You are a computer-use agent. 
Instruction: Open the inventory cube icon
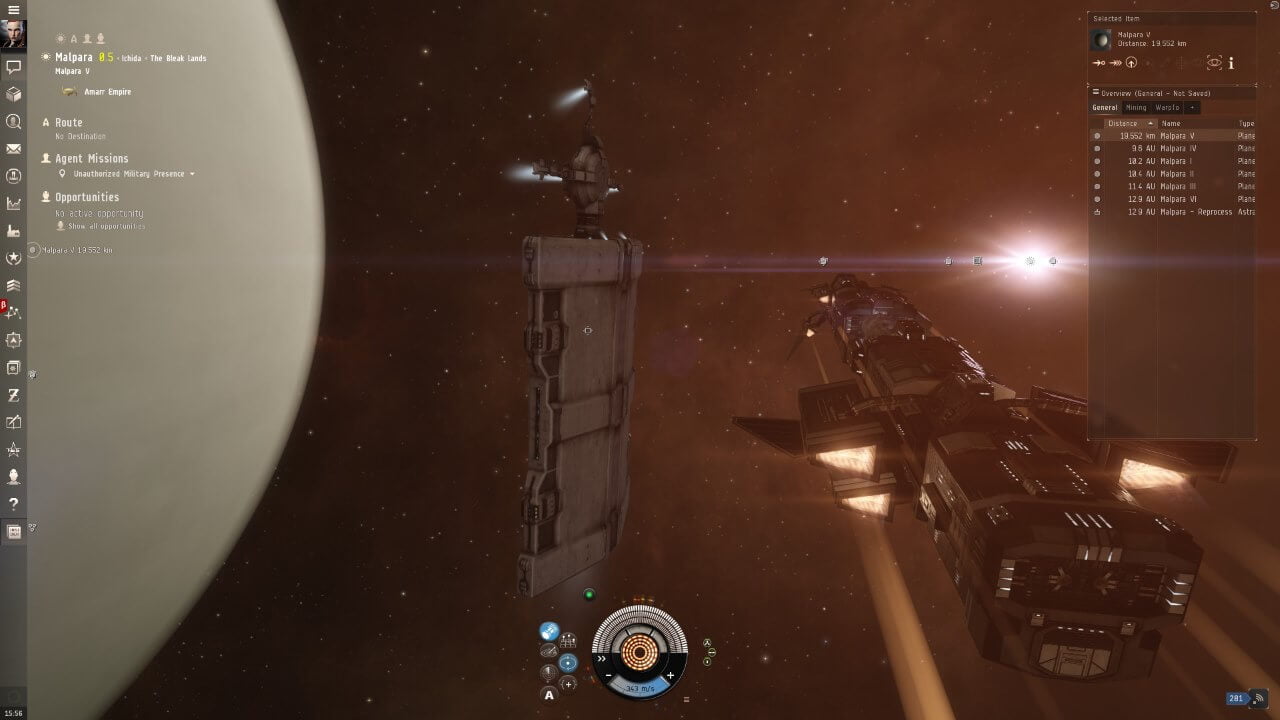click(x=14, y=95)
